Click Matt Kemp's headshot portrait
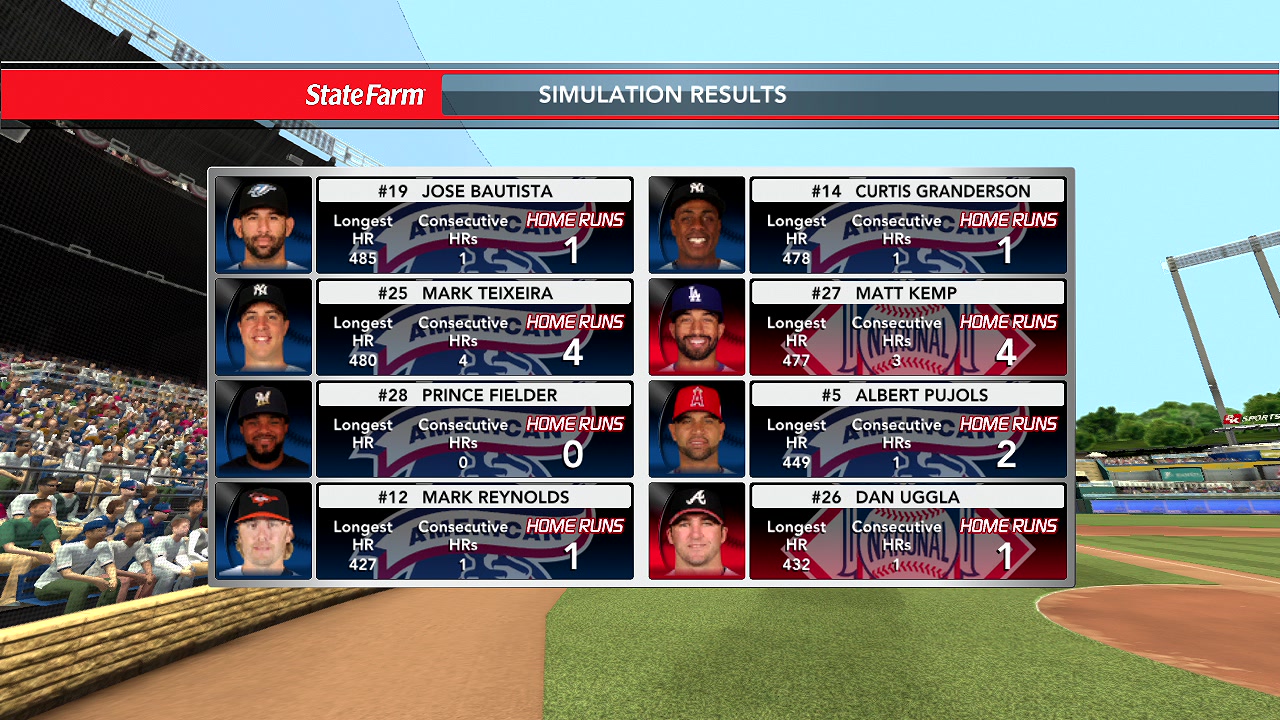The image size is (1280, 720). pos(697,327)
